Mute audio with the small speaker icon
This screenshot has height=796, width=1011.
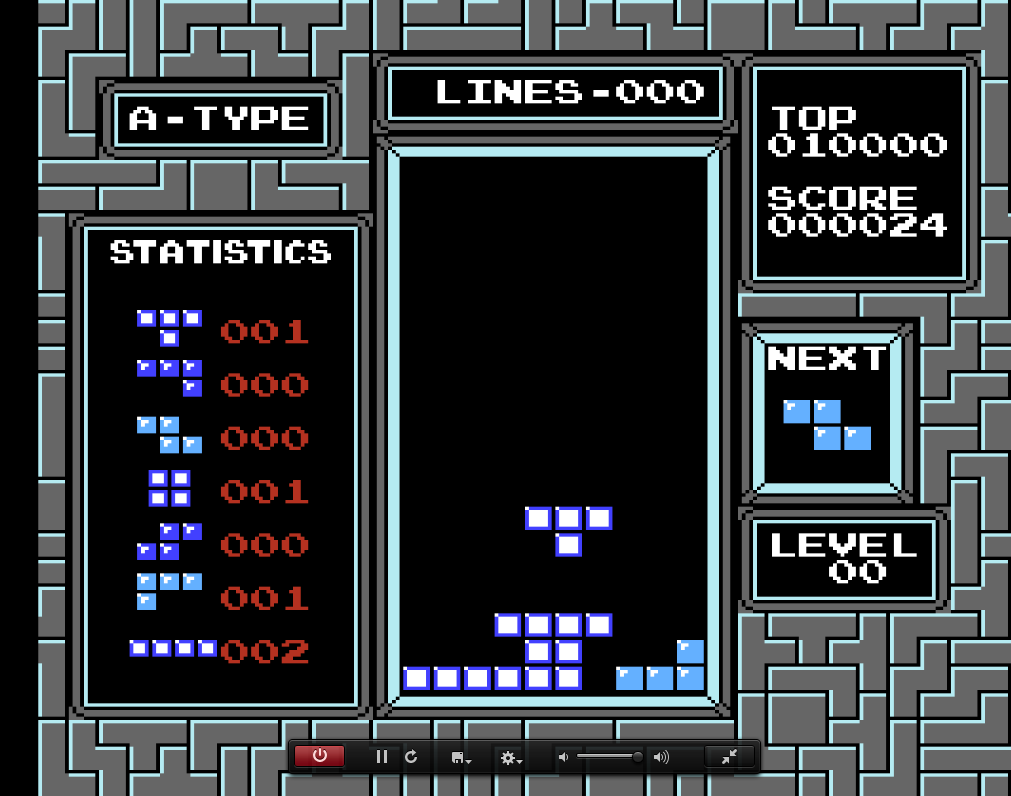563,757
